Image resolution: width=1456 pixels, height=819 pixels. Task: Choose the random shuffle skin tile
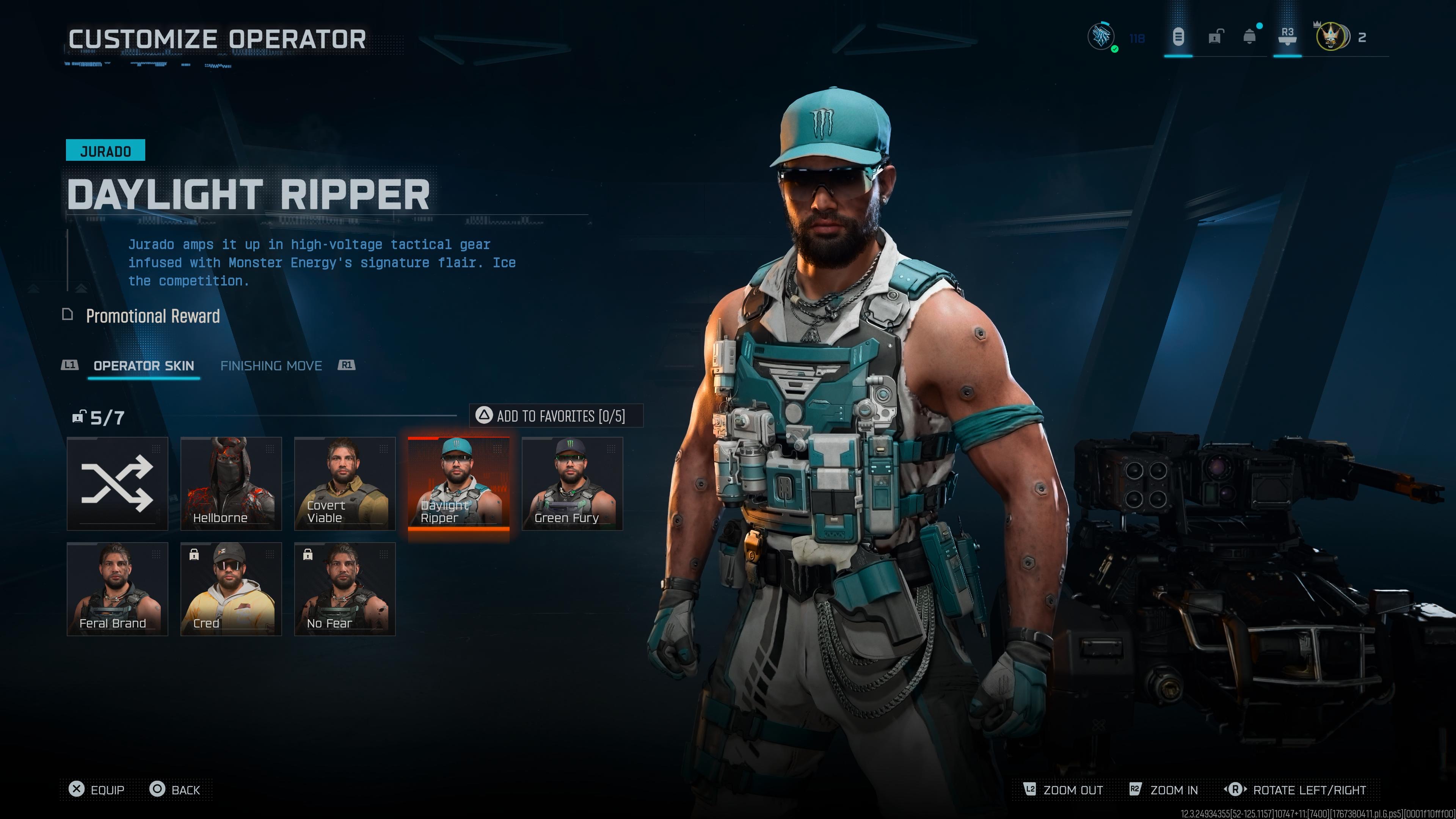(x=117, y=484)
